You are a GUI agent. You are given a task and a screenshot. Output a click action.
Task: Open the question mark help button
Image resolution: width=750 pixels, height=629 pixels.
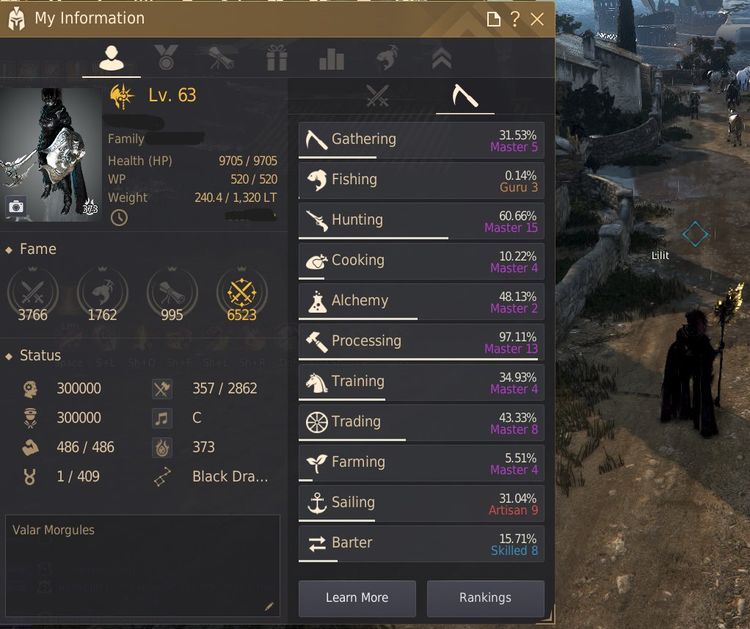click(x=515, y=19)
